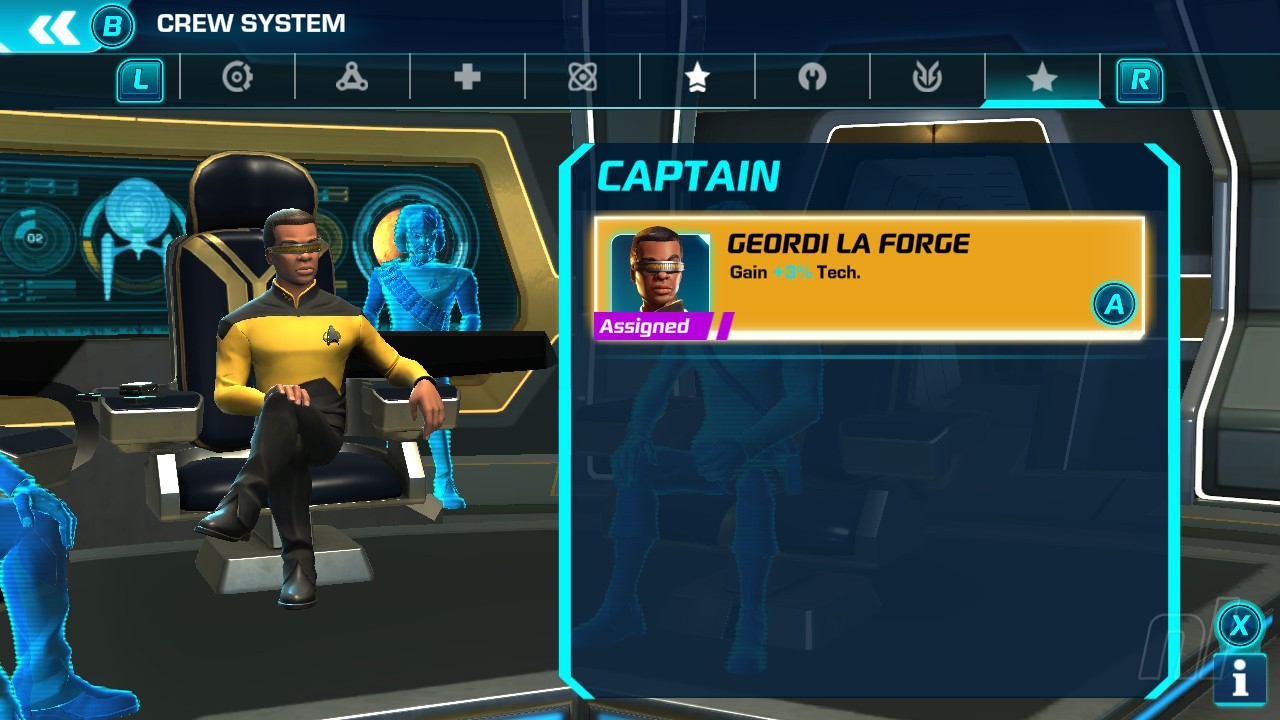
Task: Select the Geordi La Forge captain card
Action: point(868,278)
